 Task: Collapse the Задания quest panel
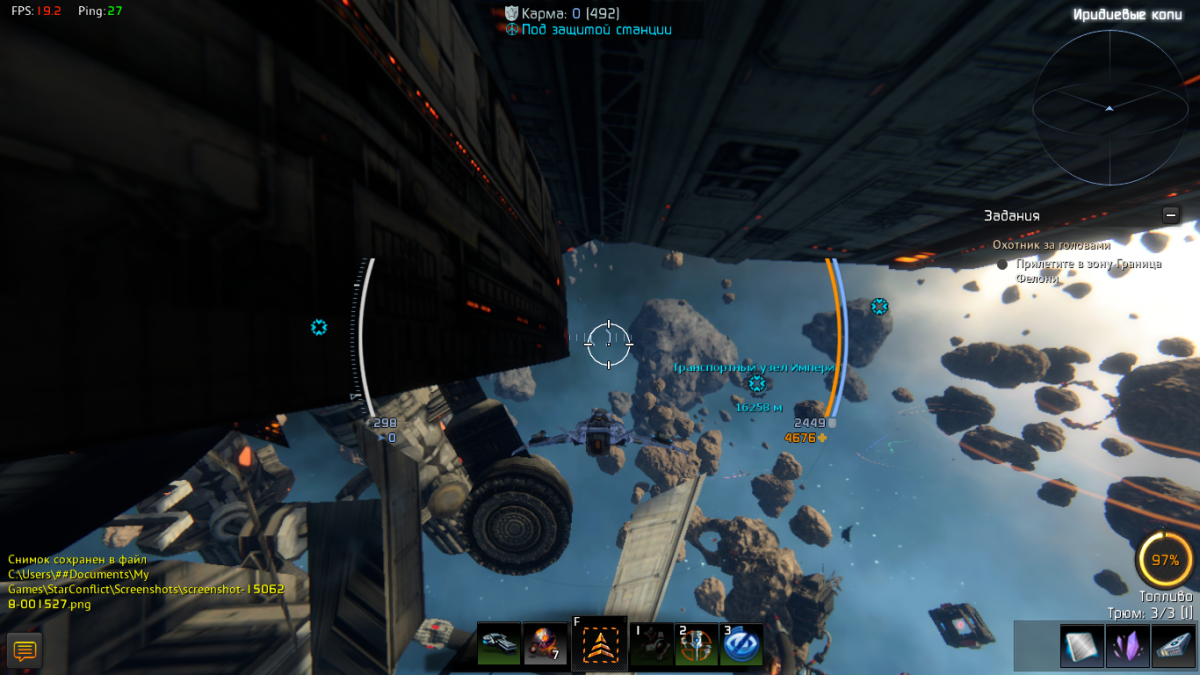1171,215
